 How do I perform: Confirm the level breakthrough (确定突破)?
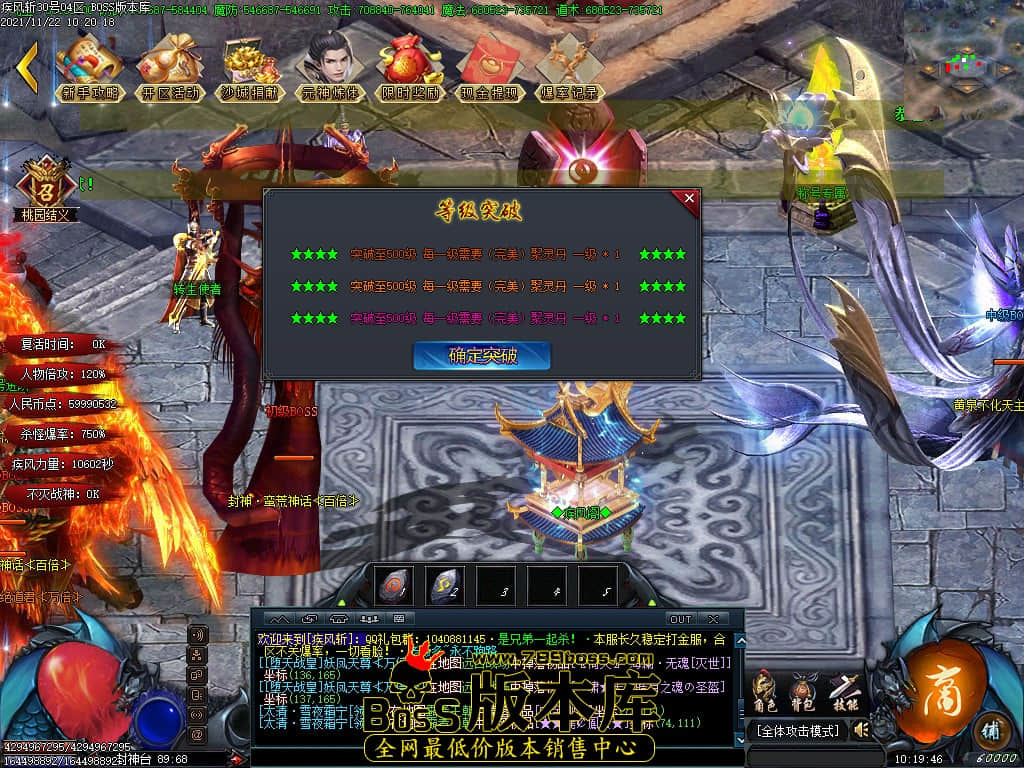click(481, 355)
